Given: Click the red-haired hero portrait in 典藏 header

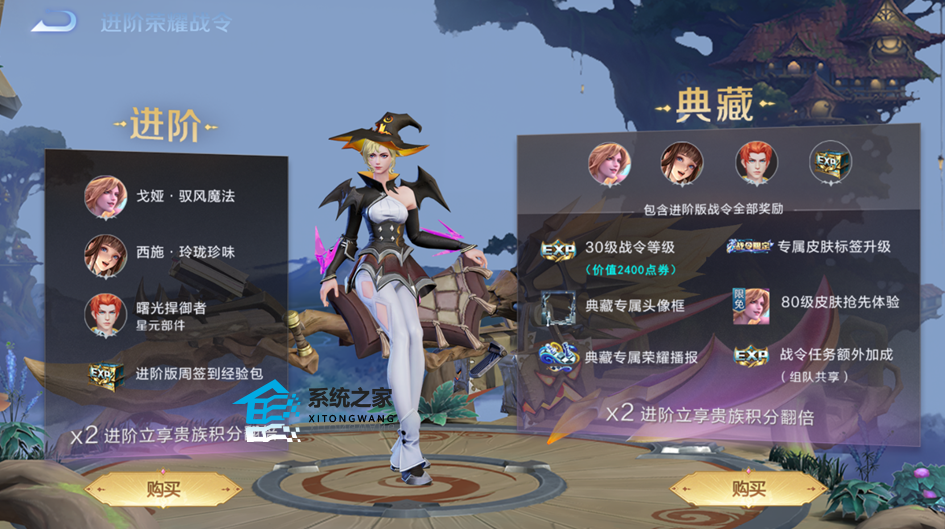Looking at the screenshot, I should pyautogui.click(x=756, y=162).
